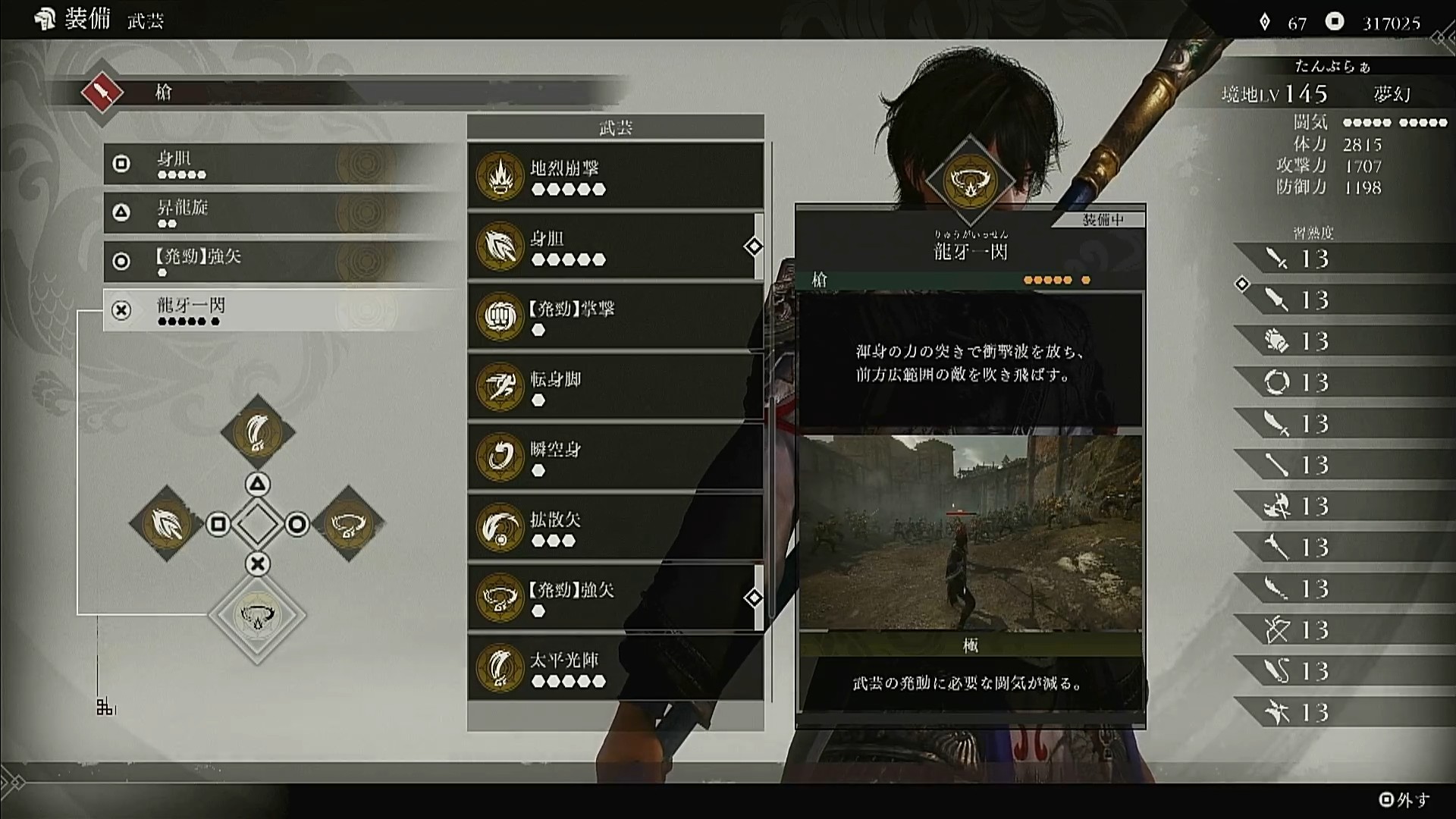View the 龍牙一閃 preview video thumbnail
This screenshot has width=1456, height=819.
click(971, 532)
